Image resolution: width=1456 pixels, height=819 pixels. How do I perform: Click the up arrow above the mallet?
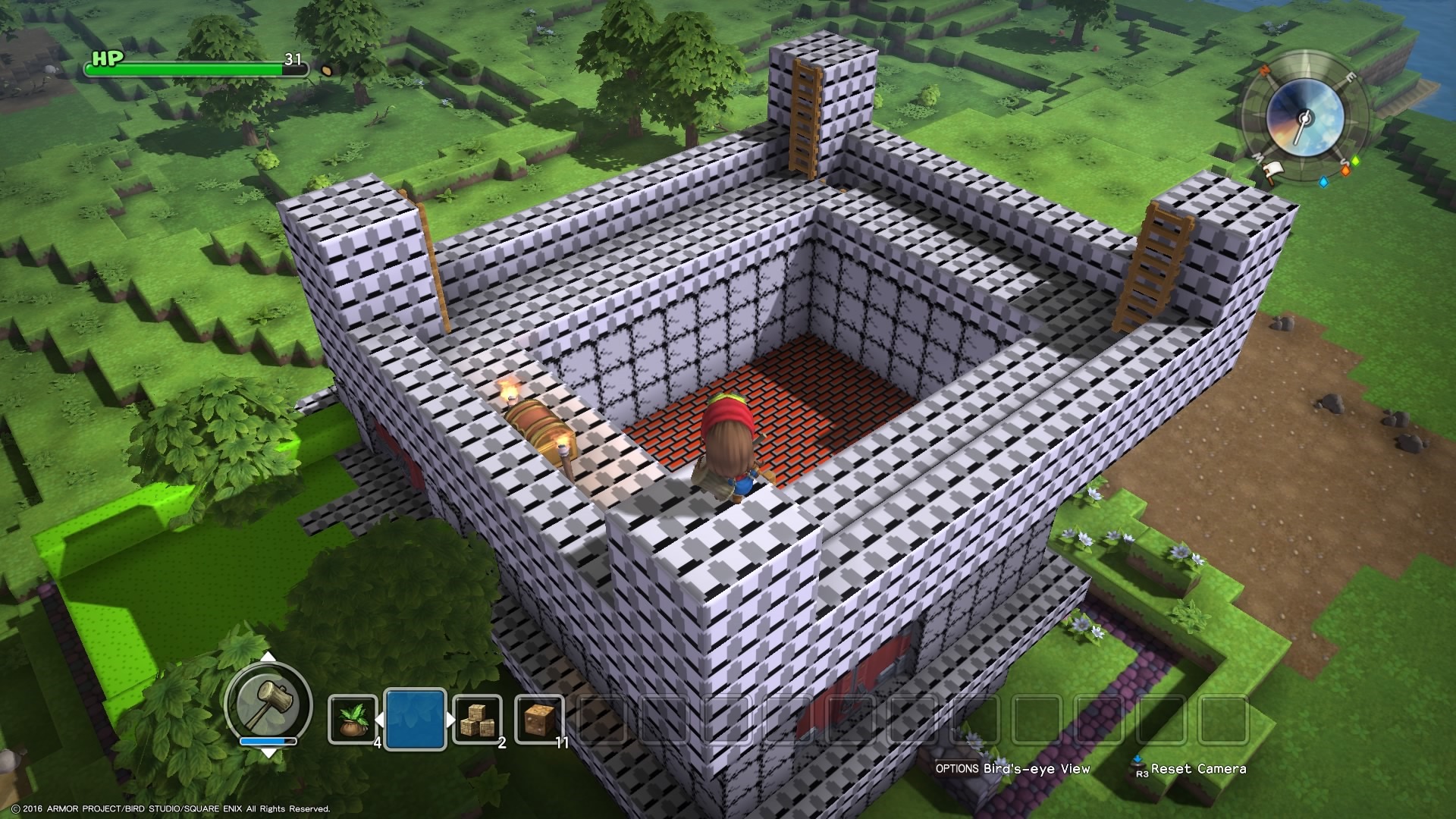pos(268,656)
